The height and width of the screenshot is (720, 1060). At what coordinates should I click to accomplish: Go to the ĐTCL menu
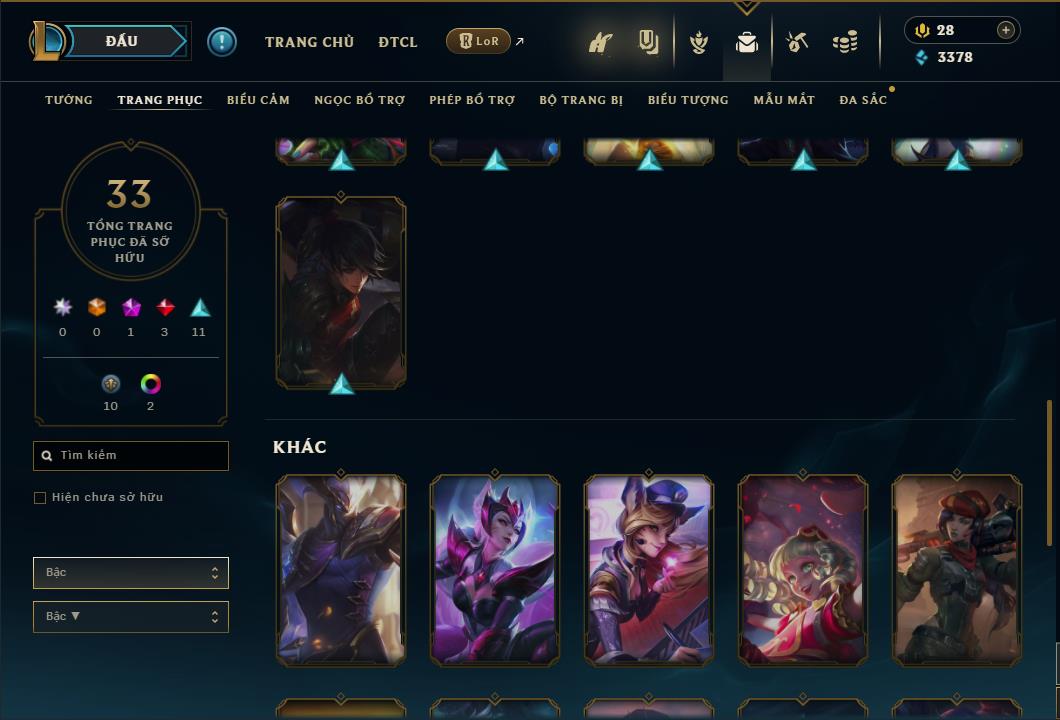pos(398,42)
